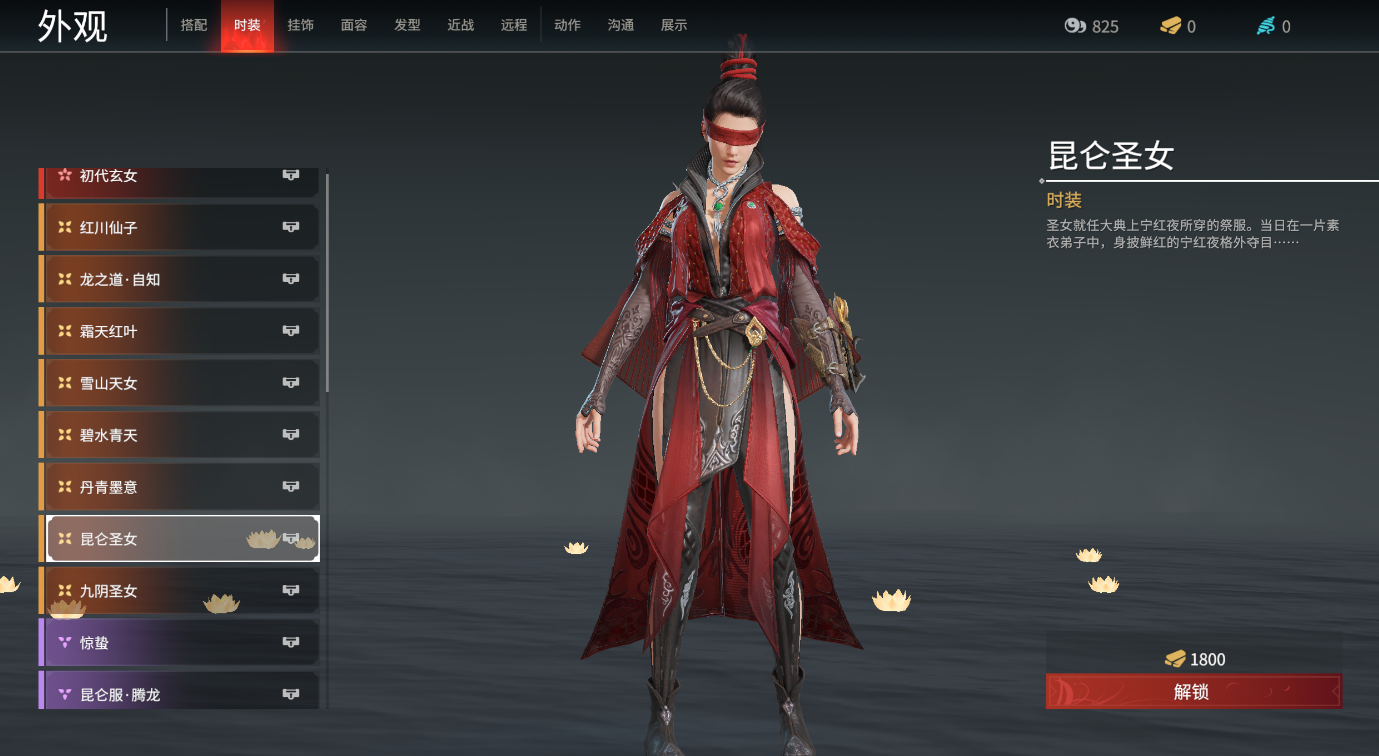The height and width of the screenshot is (756, 1379).
Task: Switch to the 搭配 tab
Action: click(x=194, y=25)
